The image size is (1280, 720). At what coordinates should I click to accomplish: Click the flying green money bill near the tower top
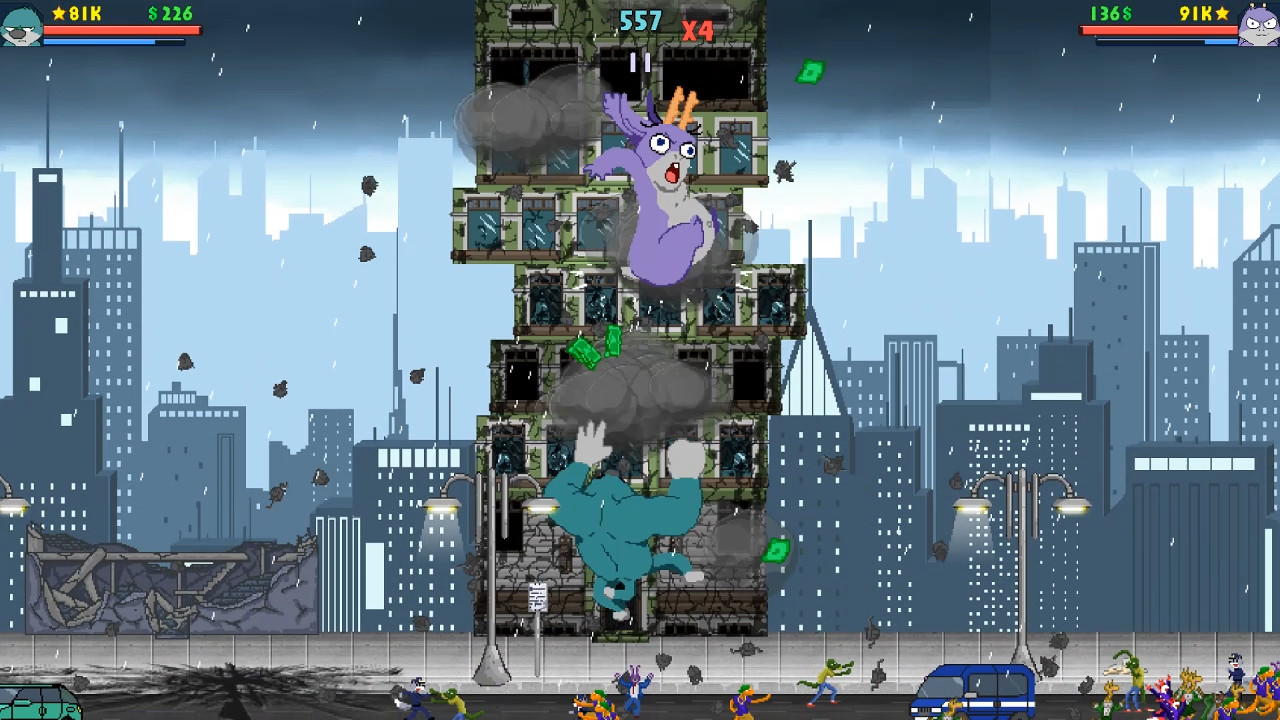(811, 71)
